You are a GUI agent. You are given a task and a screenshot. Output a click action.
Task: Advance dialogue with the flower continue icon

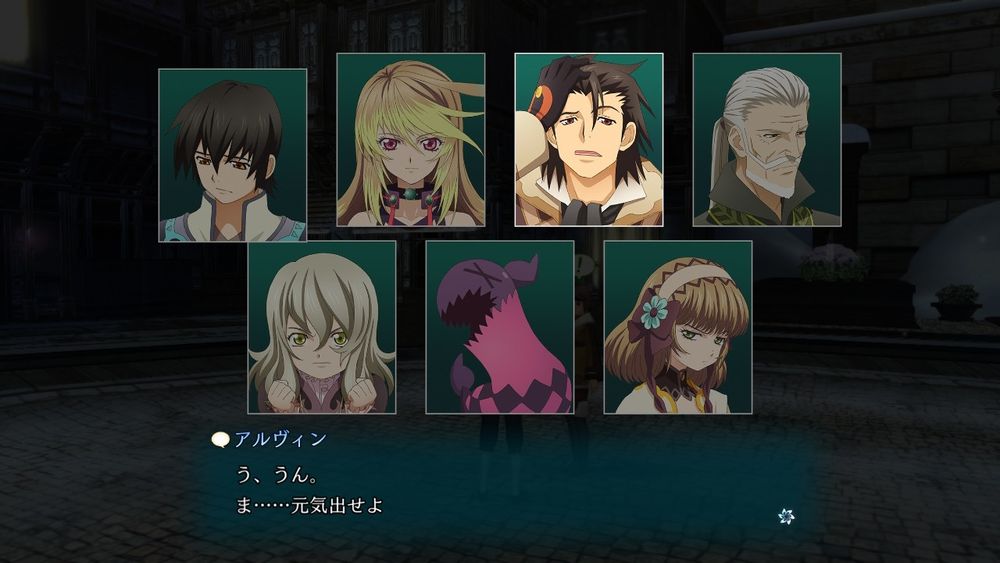786,516
